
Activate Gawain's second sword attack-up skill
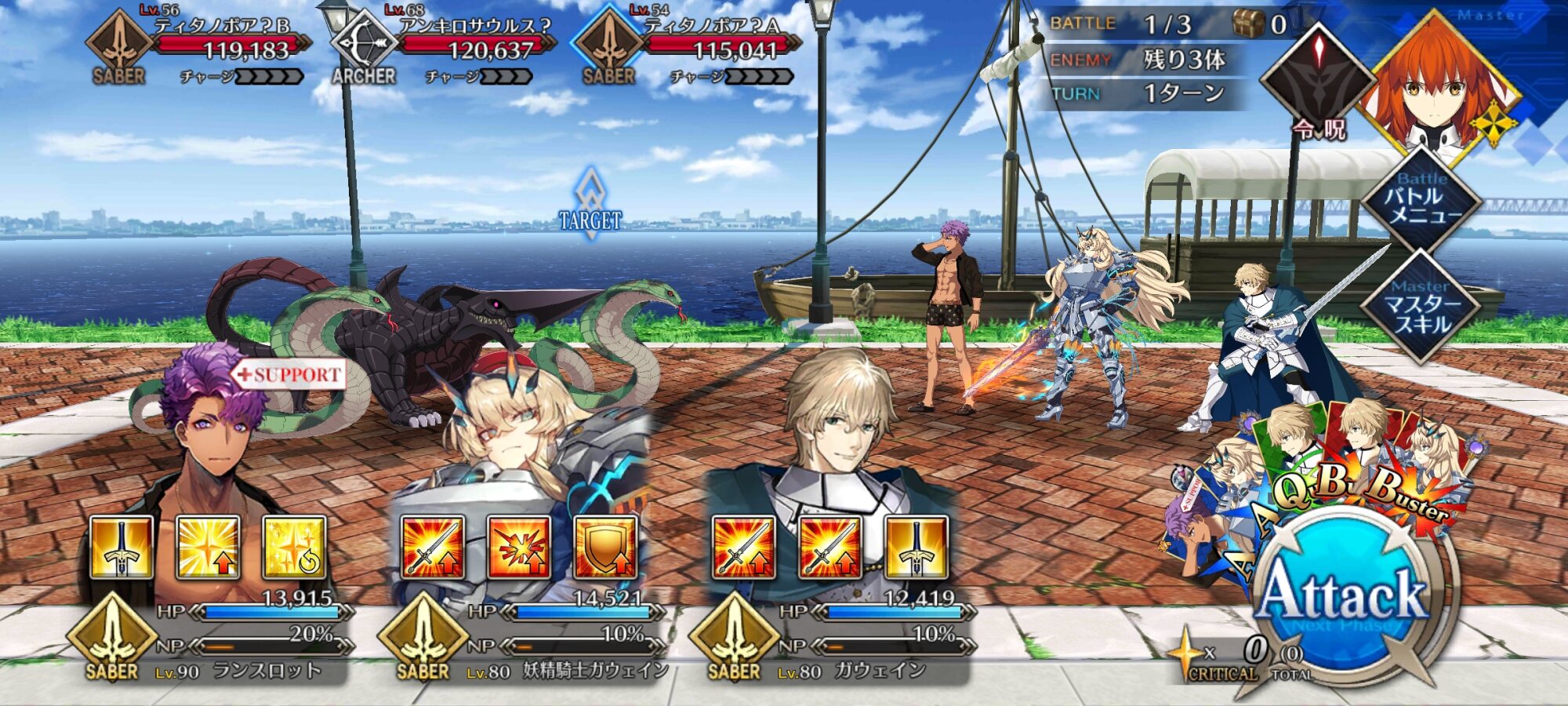829,547
